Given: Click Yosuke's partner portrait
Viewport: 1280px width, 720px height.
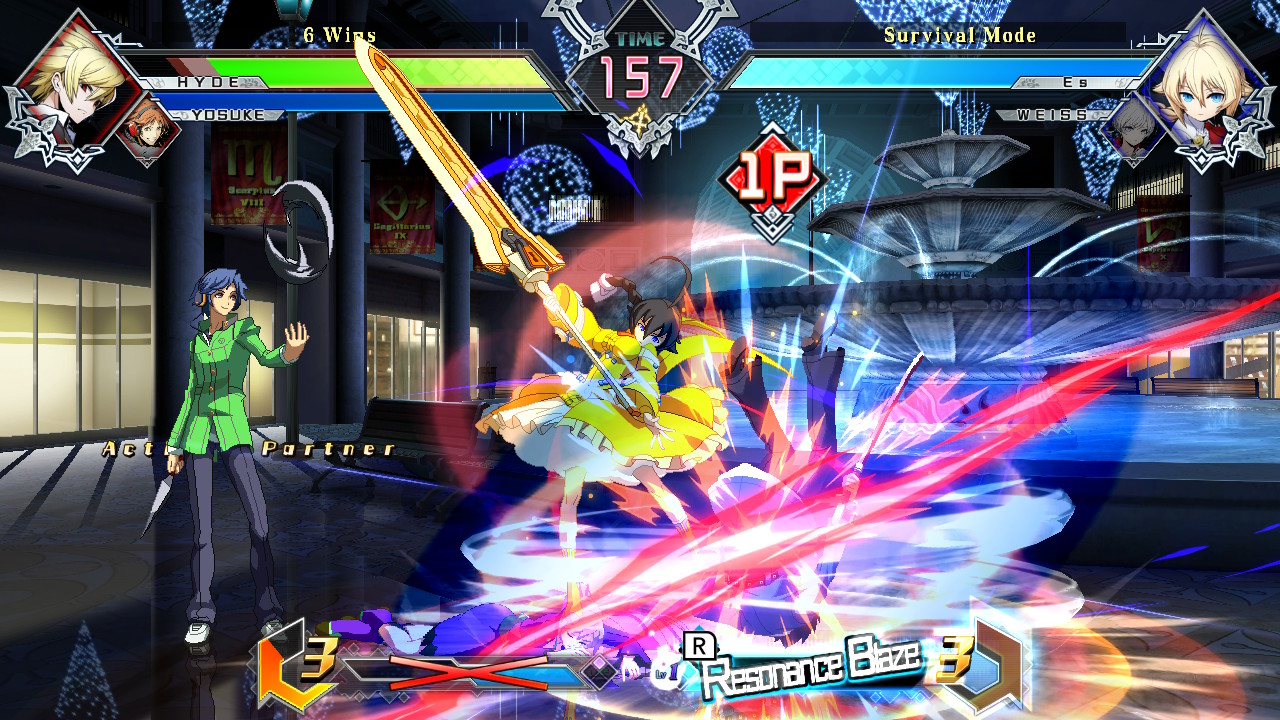Looking at the screenshot, I should click(x=148, y=126).
